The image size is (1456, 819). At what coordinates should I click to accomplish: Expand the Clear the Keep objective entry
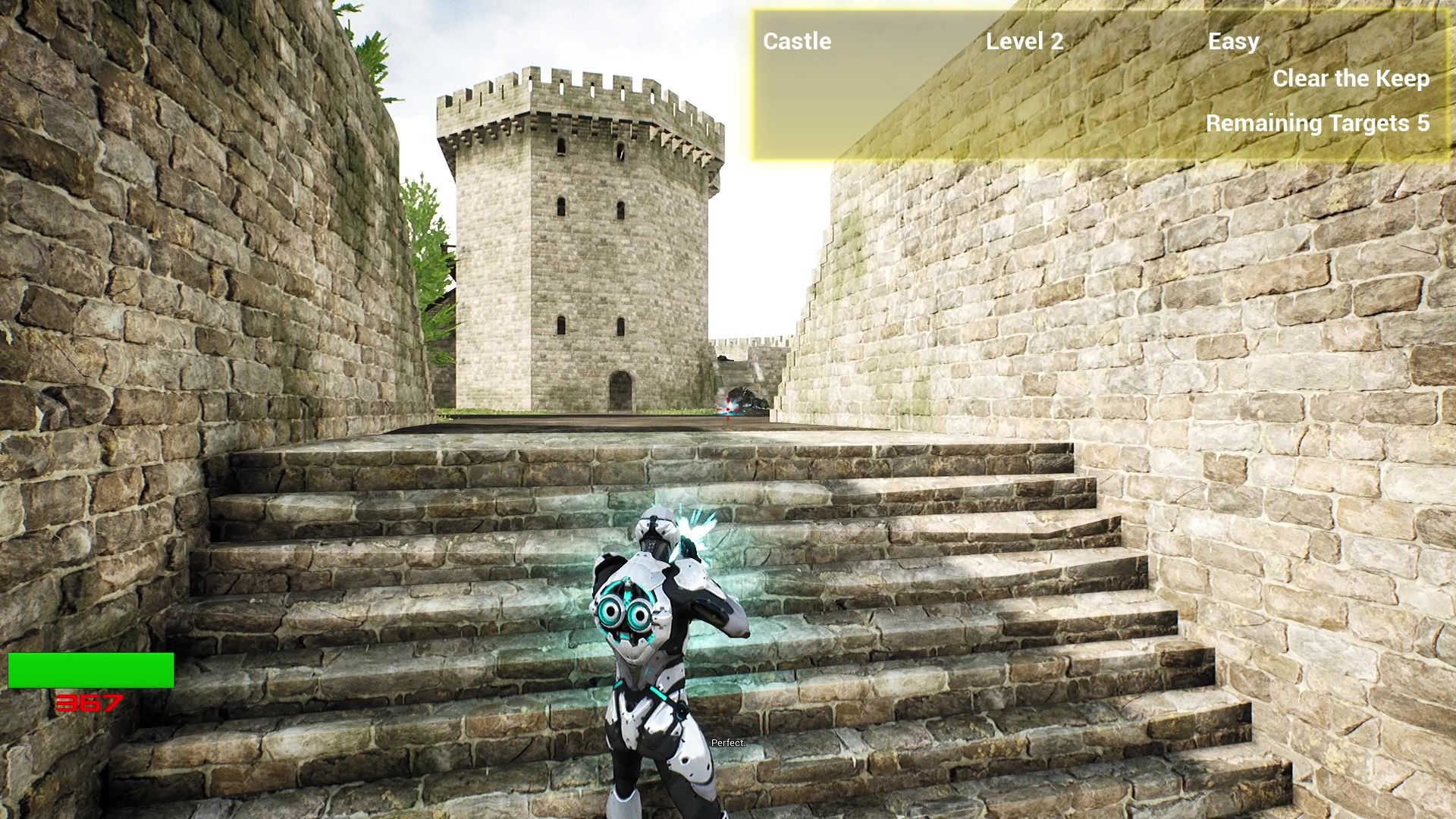1351,79
